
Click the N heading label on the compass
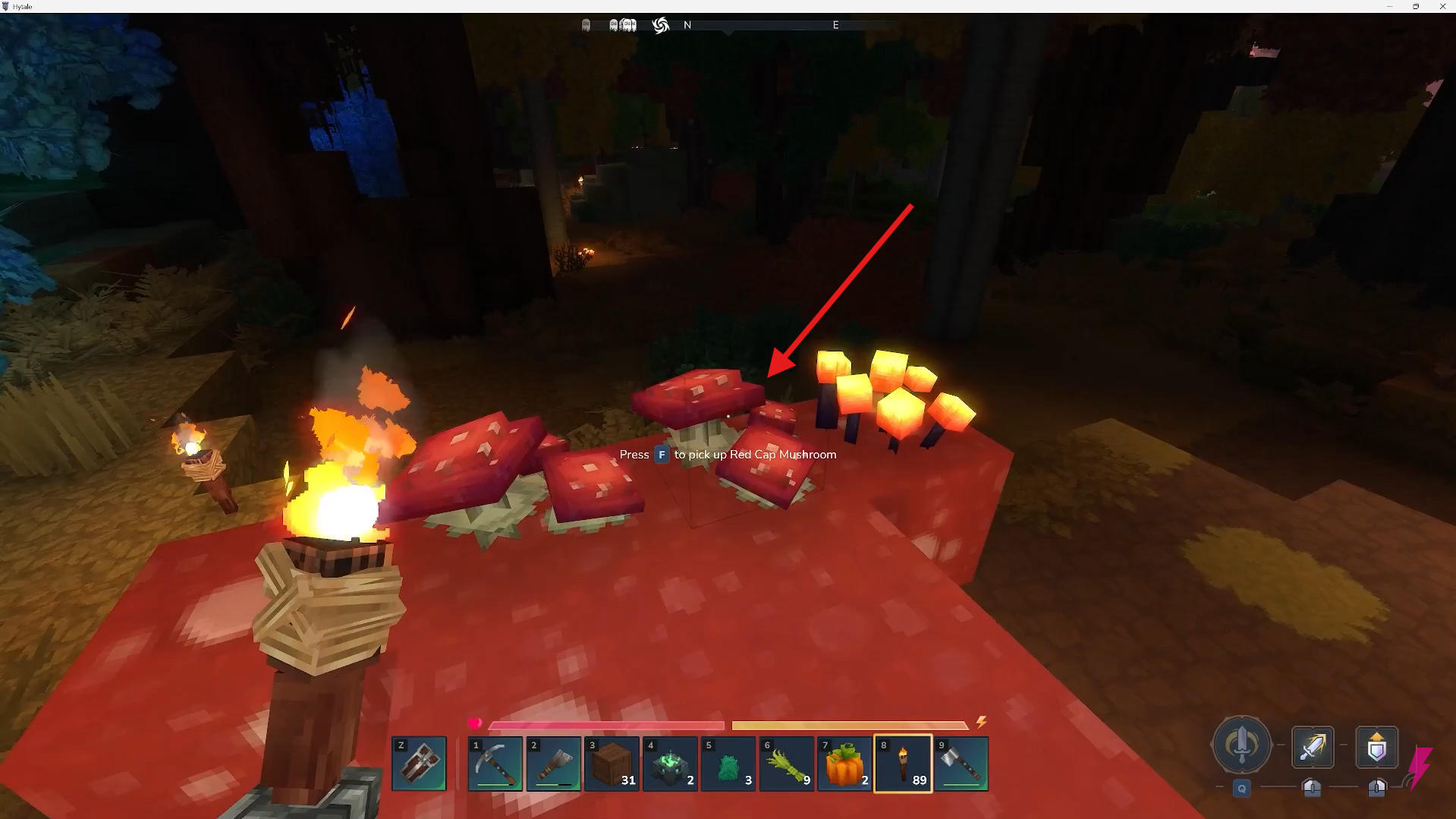click(687, 25)
